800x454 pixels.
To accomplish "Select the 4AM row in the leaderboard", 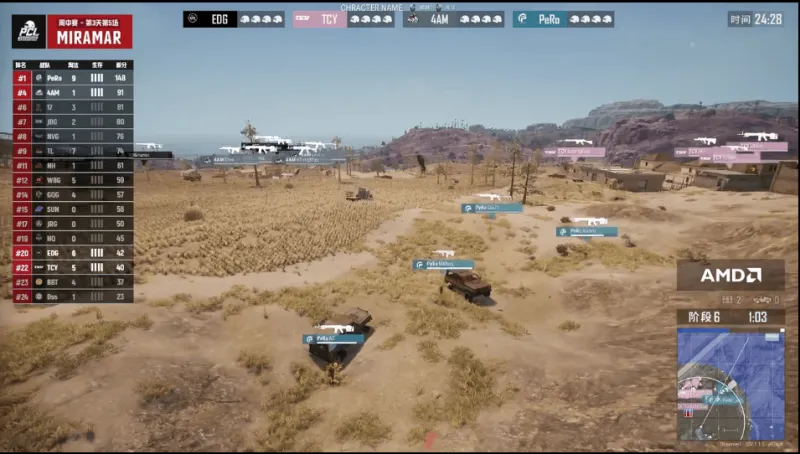I will click(x=72, y=92).
